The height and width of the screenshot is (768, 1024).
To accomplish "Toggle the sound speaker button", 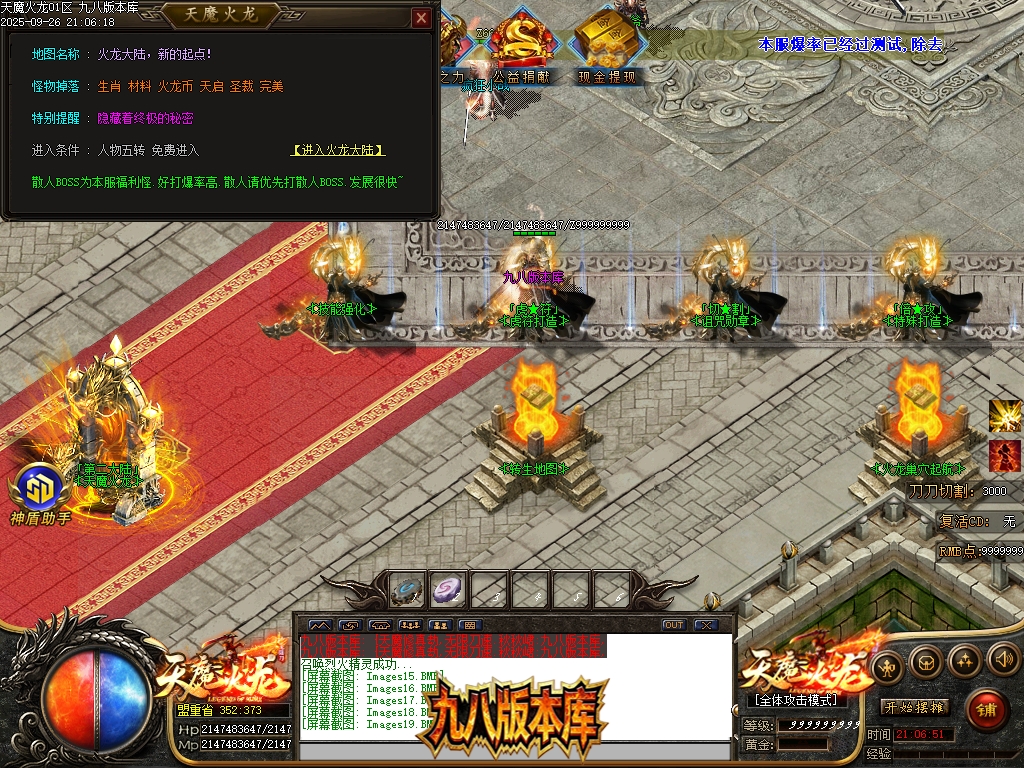I will [x=1002, y=659].
